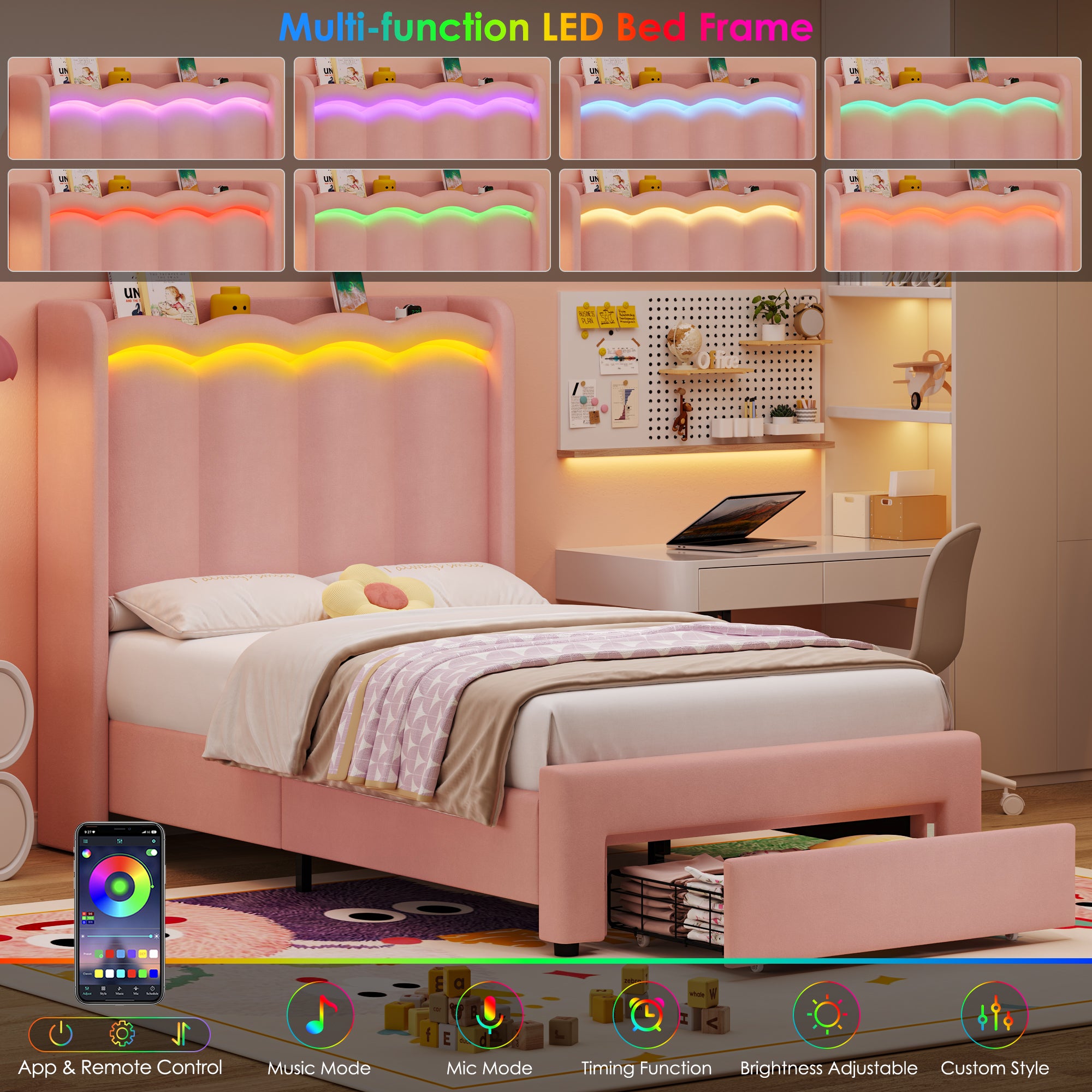
Task: Select the Music Mode icon
Action: [x=319, y=1014]
